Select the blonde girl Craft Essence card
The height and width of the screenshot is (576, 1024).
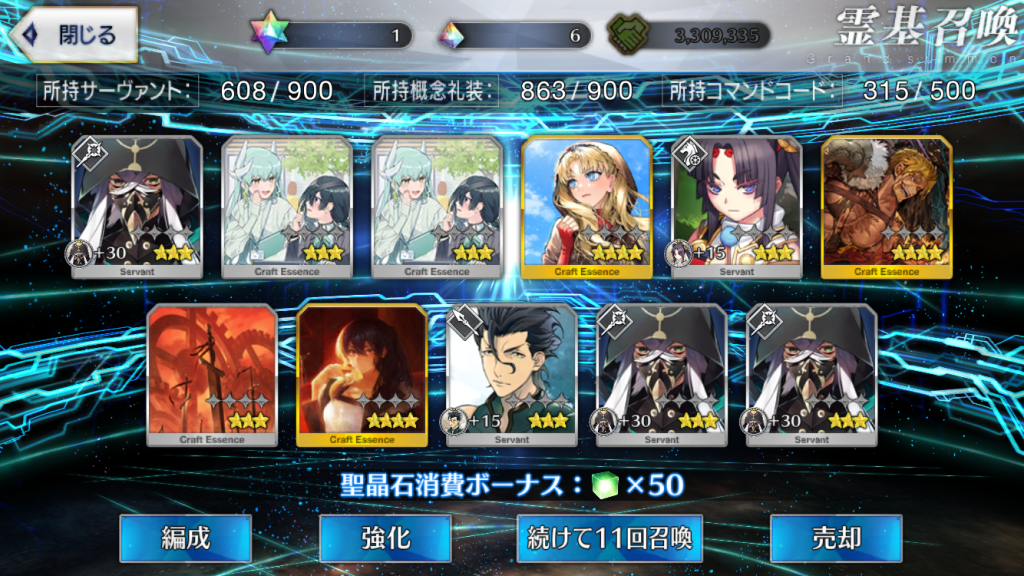(x=587, y=206)
